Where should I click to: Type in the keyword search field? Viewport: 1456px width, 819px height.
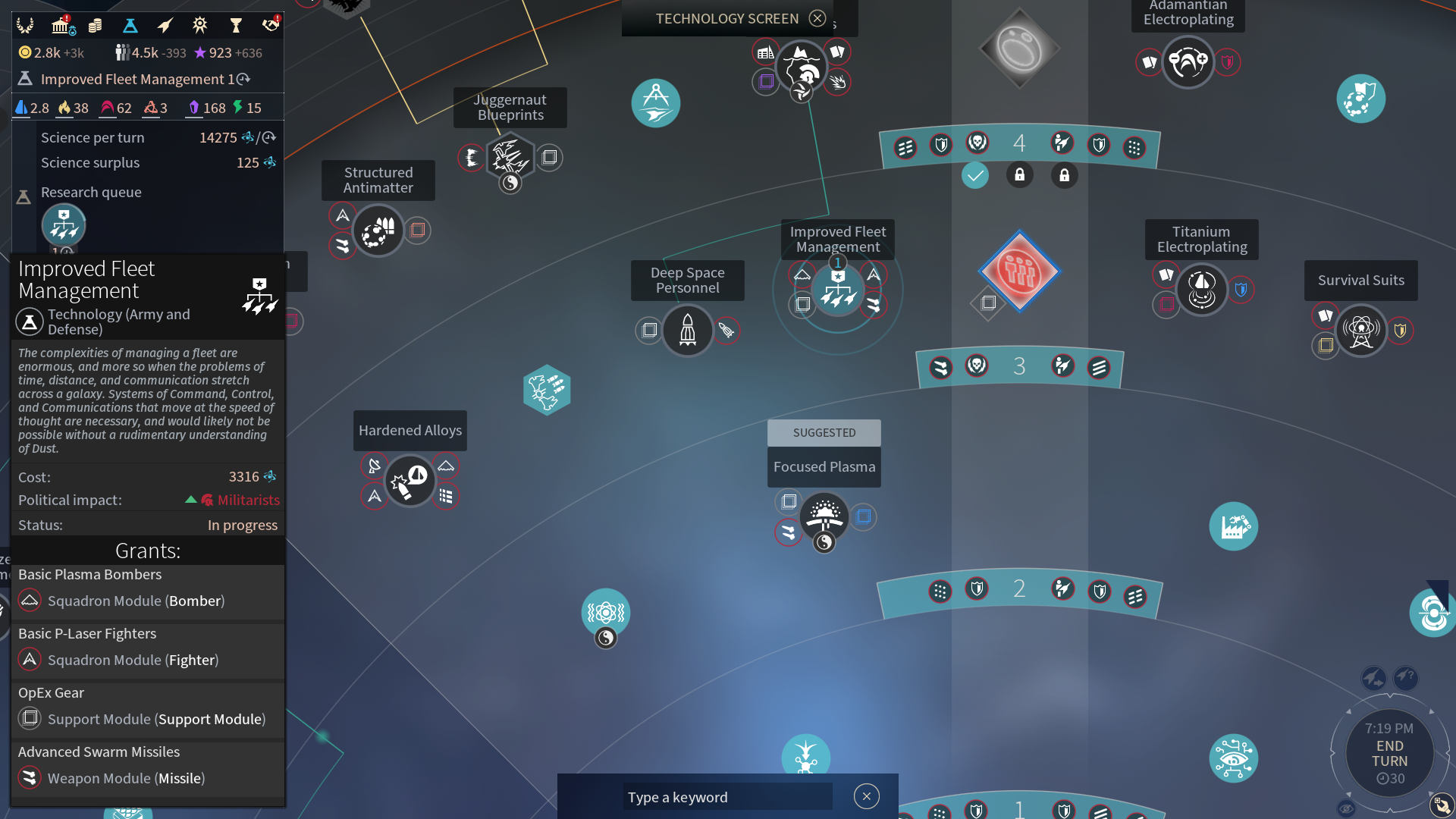[x=726, y=797]
